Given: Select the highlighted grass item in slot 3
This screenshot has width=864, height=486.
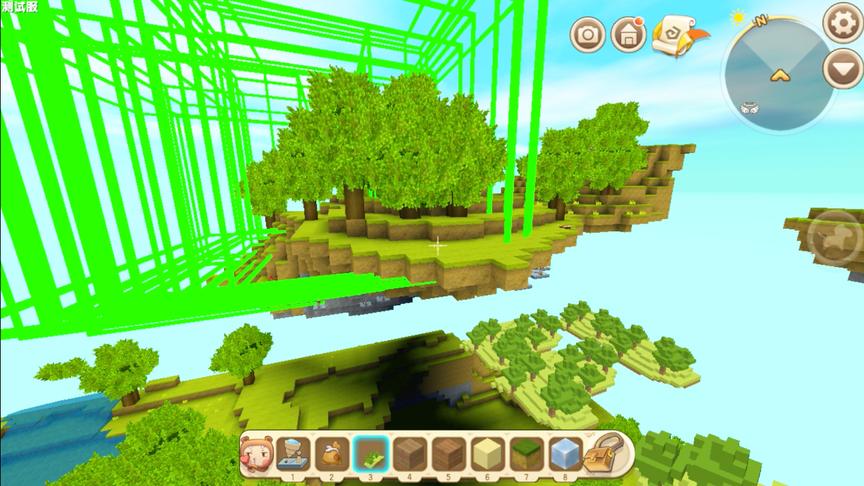Looking at the screenshot, I should [x=370, y=454].
